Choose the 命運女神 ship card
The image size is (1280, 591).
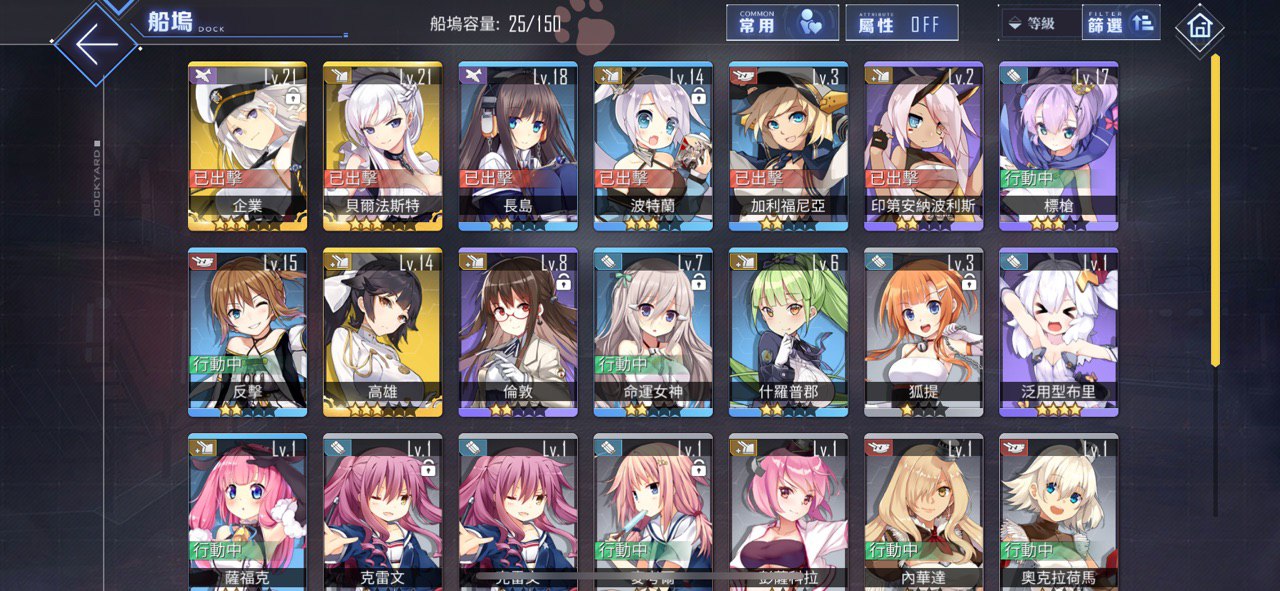tap(653, 331)
